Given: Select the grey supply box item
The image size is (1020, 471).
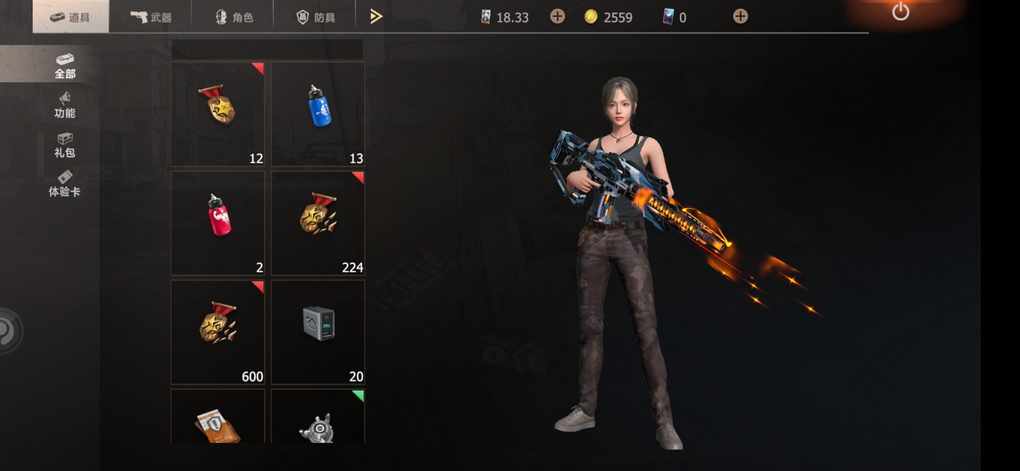Looking at the screenshot, I should [318, 331].
